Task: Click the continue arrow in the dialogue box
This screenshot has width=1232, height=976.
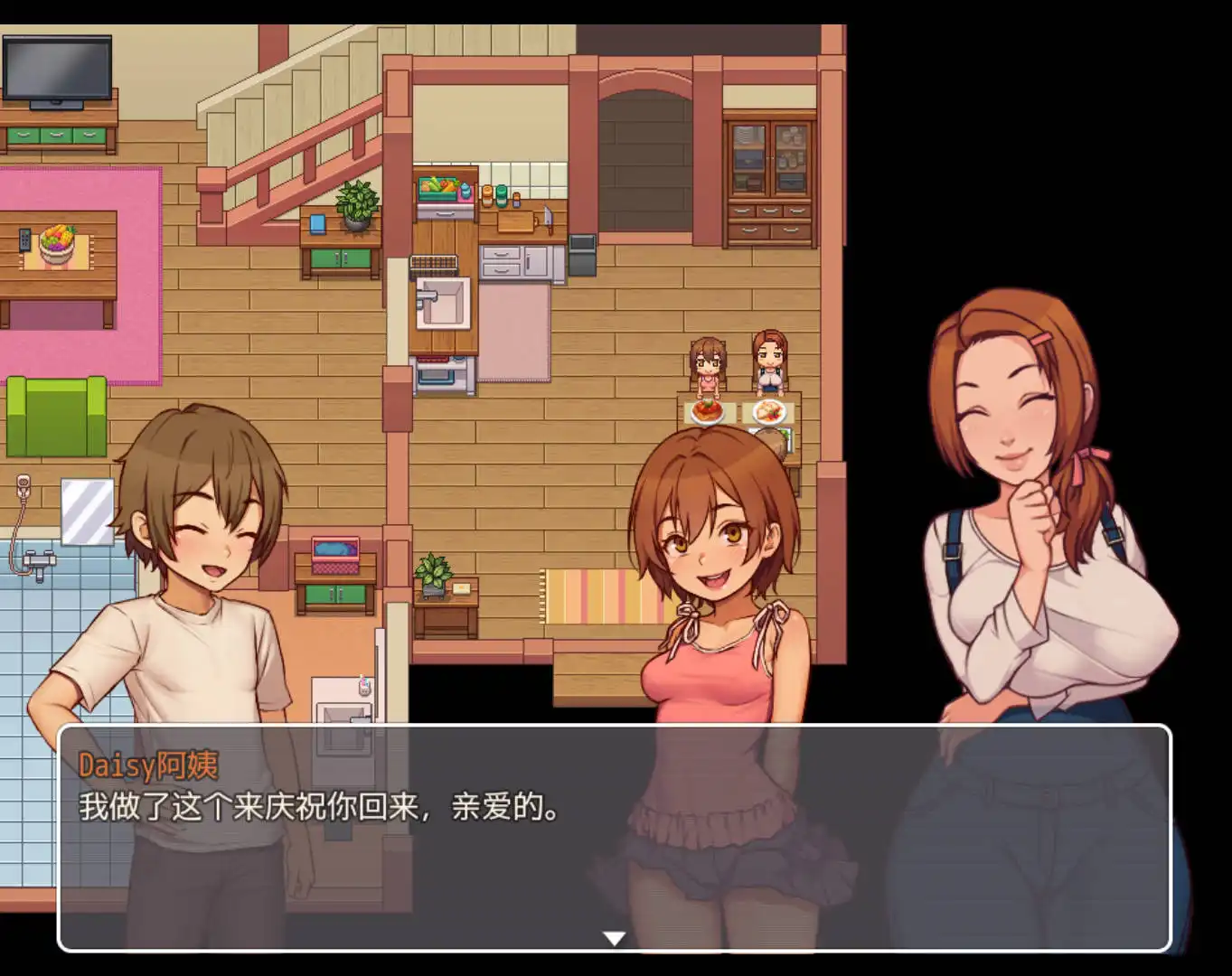Action: [x=616, y=938]
